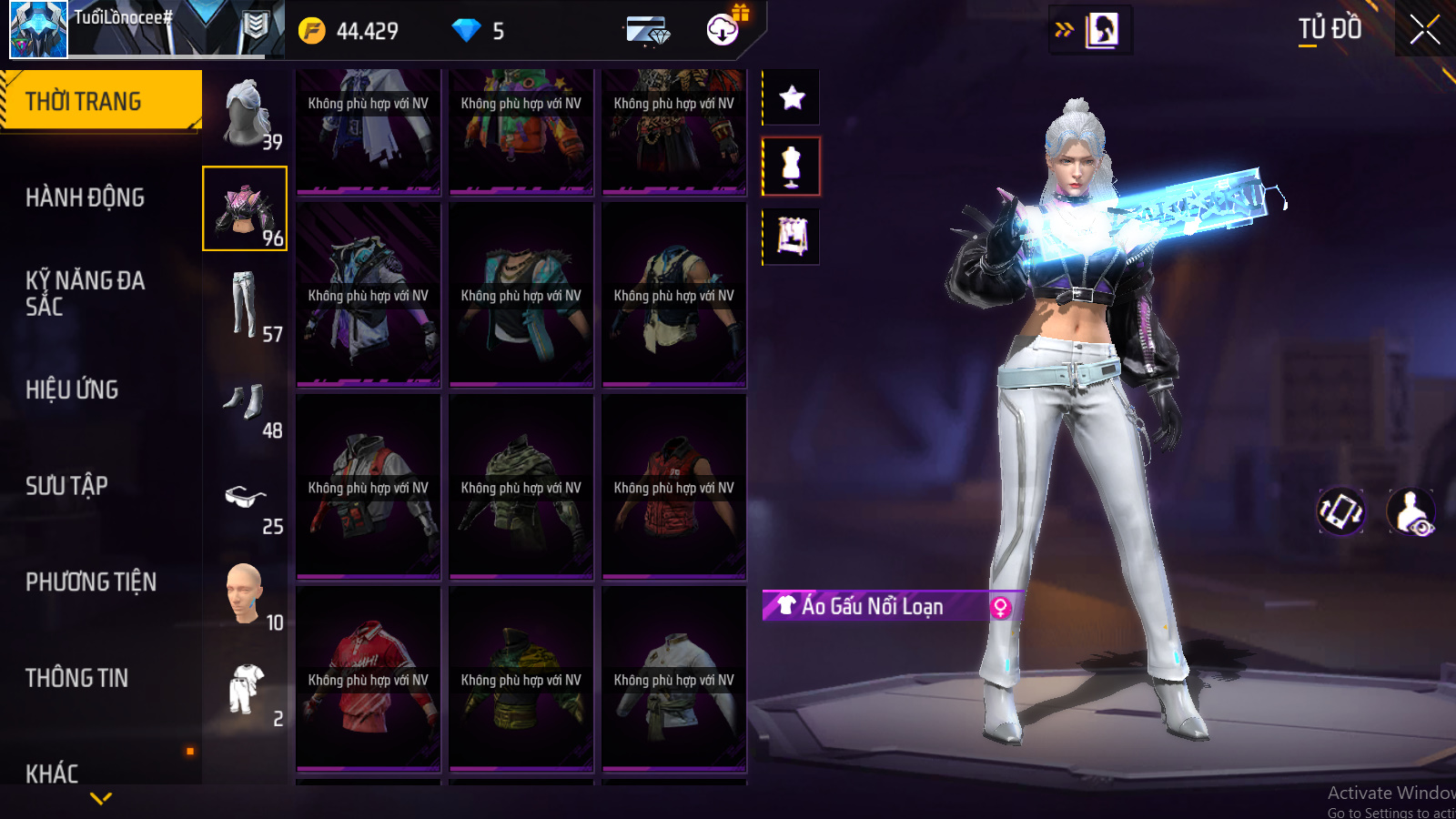
Task: Open the shoes category showing 48
Action: point(245,403)
